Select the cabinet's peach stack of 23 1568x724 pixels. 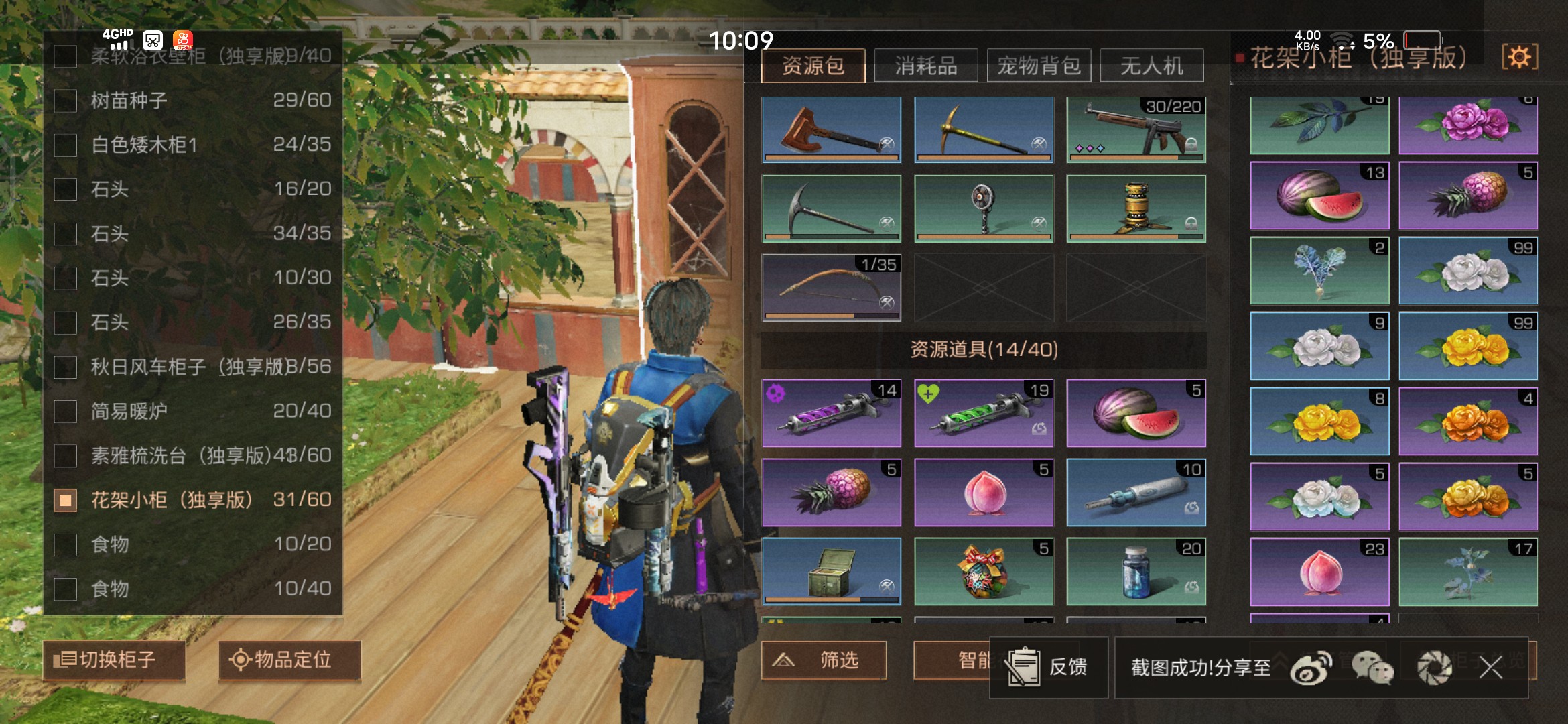(1319, 572)
